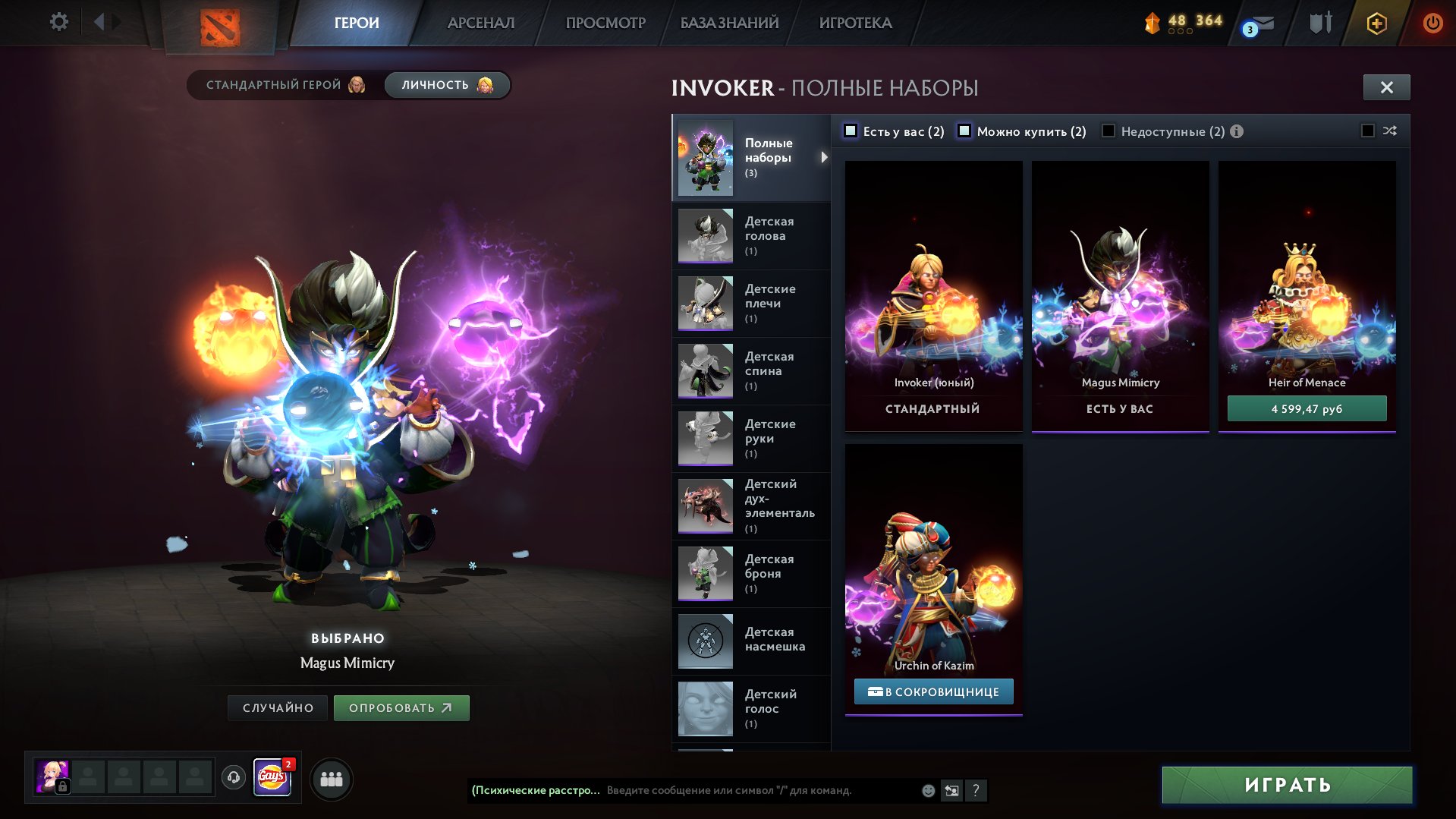Image resolution: width=1456 pixels, height=819 pixels.
Task: Tick the shuffle checkbox
Action: (1368, 131)
